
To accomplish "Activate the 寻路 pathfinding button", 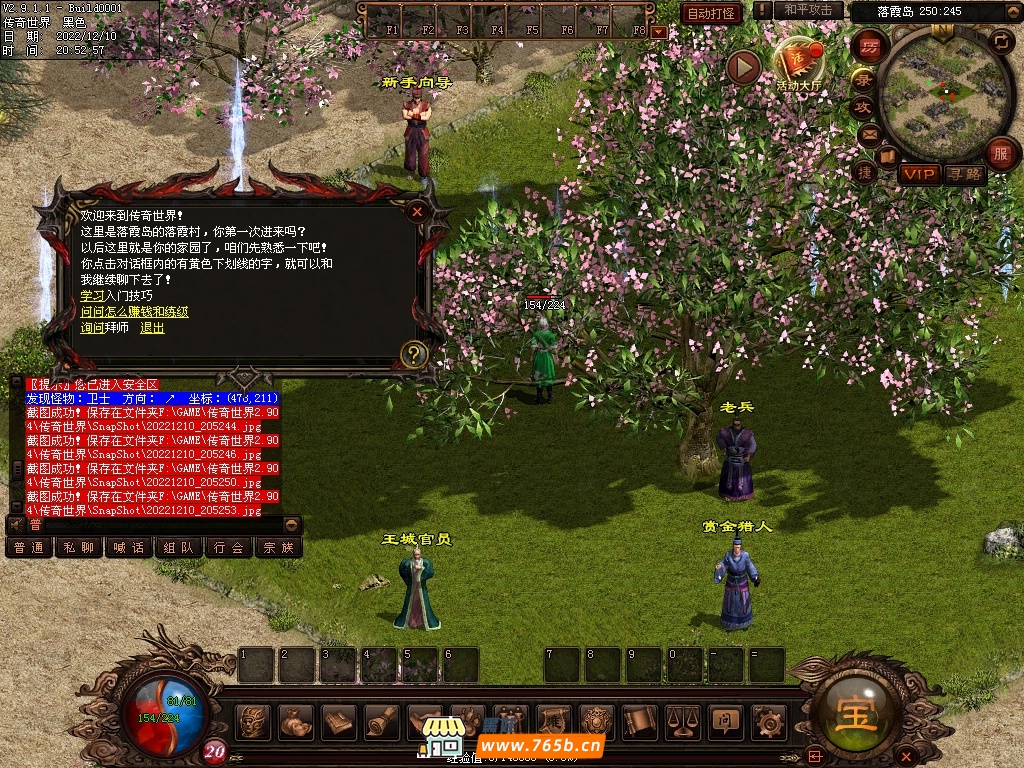I will pyautogui.click(x=965, y=174).
